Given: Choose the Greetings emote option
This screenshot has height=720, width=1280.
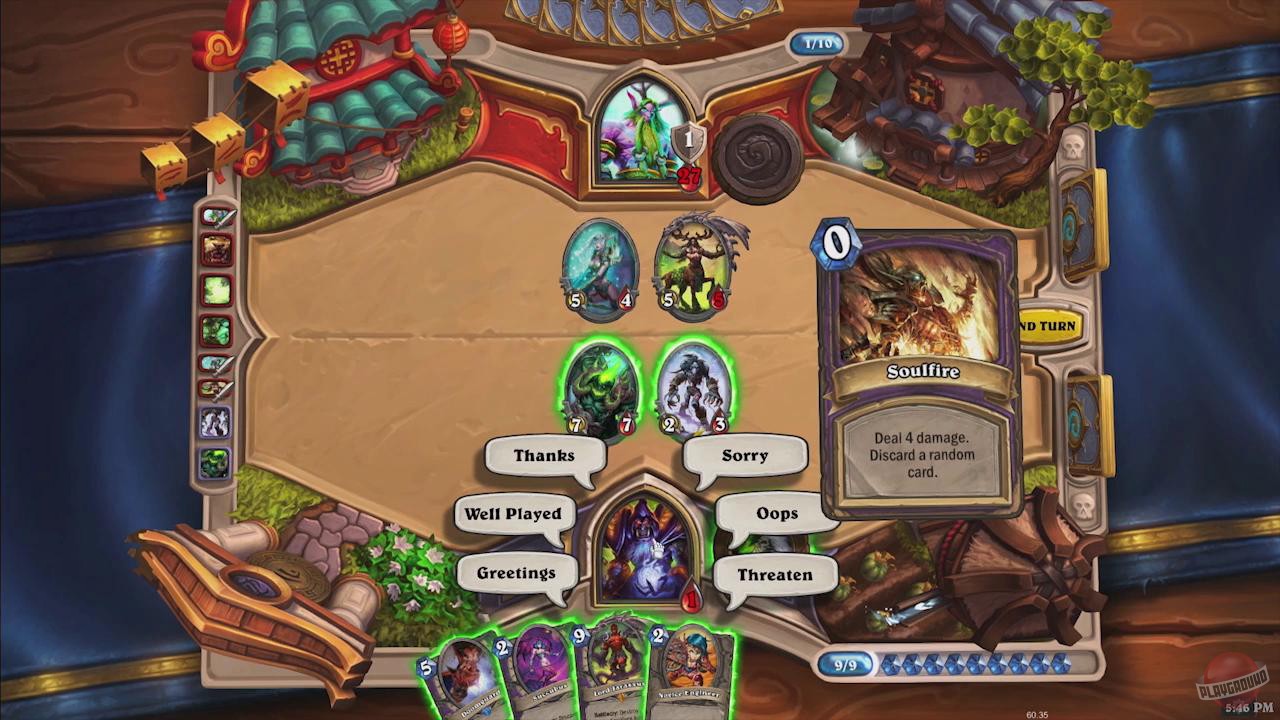Looking at the screenshot, I should point(516,572).
